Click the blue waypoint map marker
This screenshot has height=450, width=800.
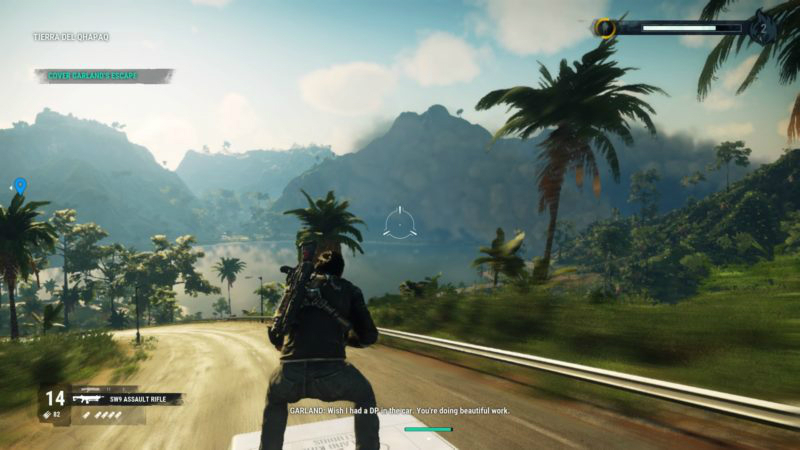(20, 186)
